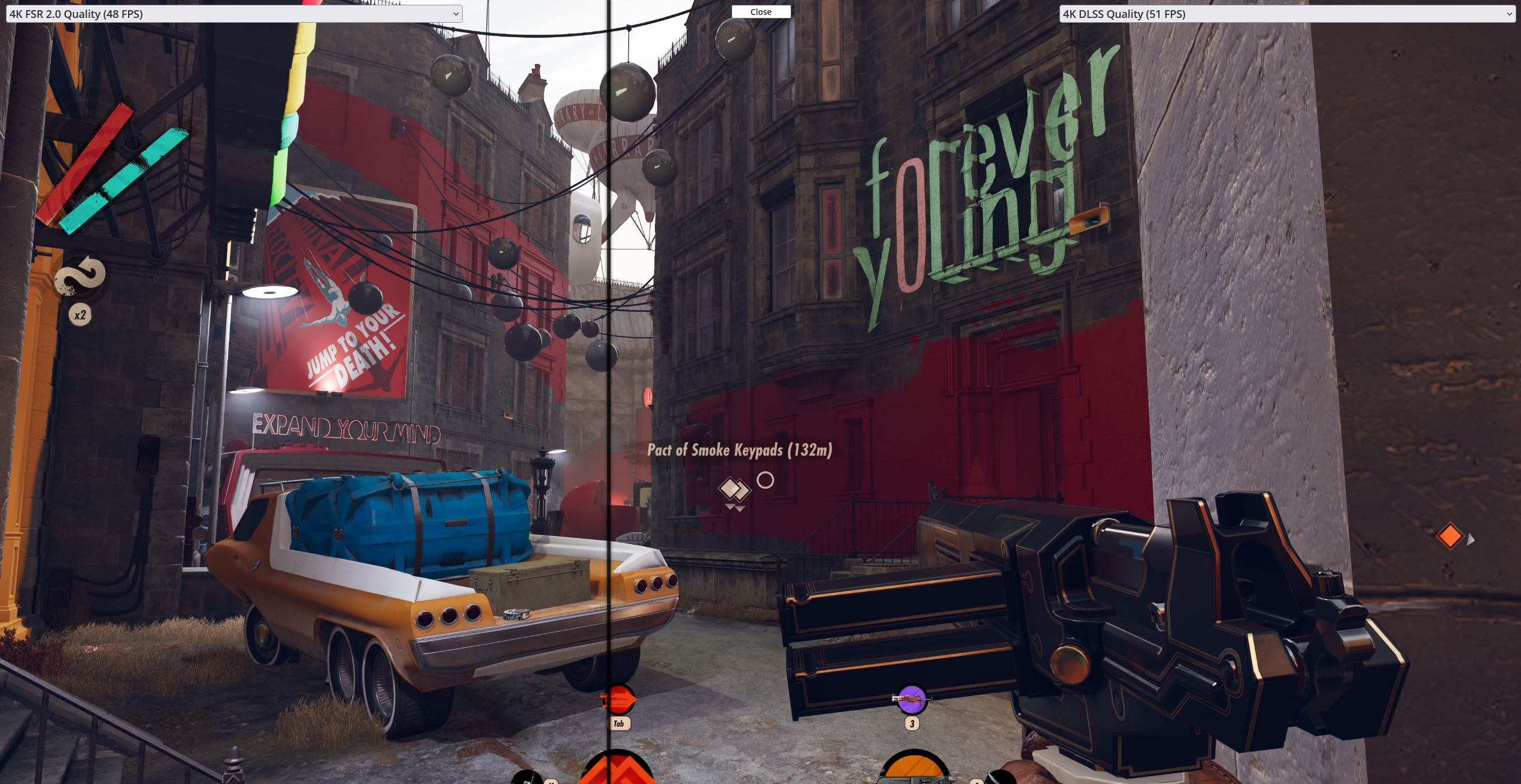The width and height of the screenshot is (1521, 784).
Task: Open the 4K DLSS Quality dropdown
Action: click(x=1287, y=14)
